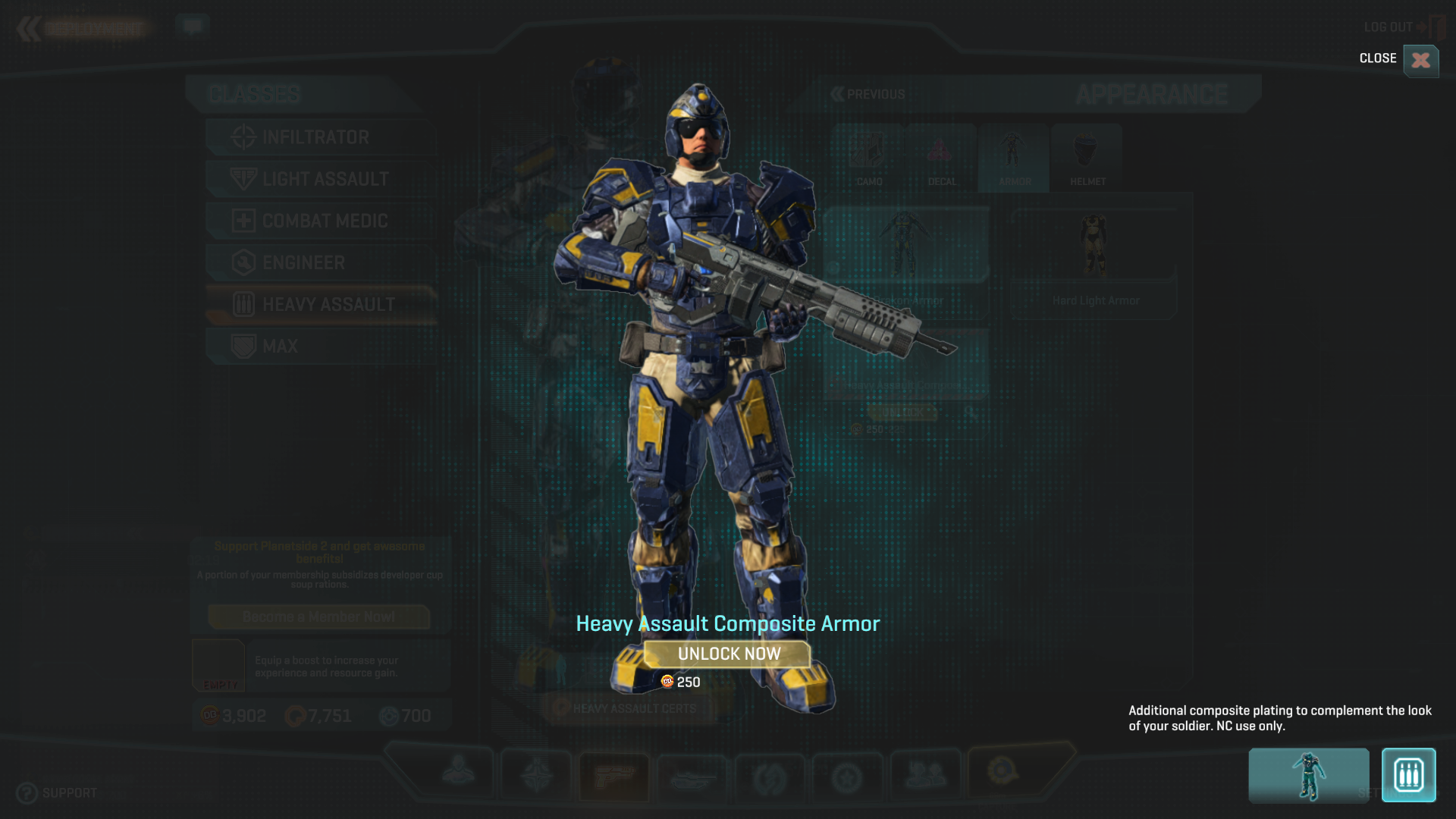Select the armor silhouette preview thumbnail

point(1308,775)
